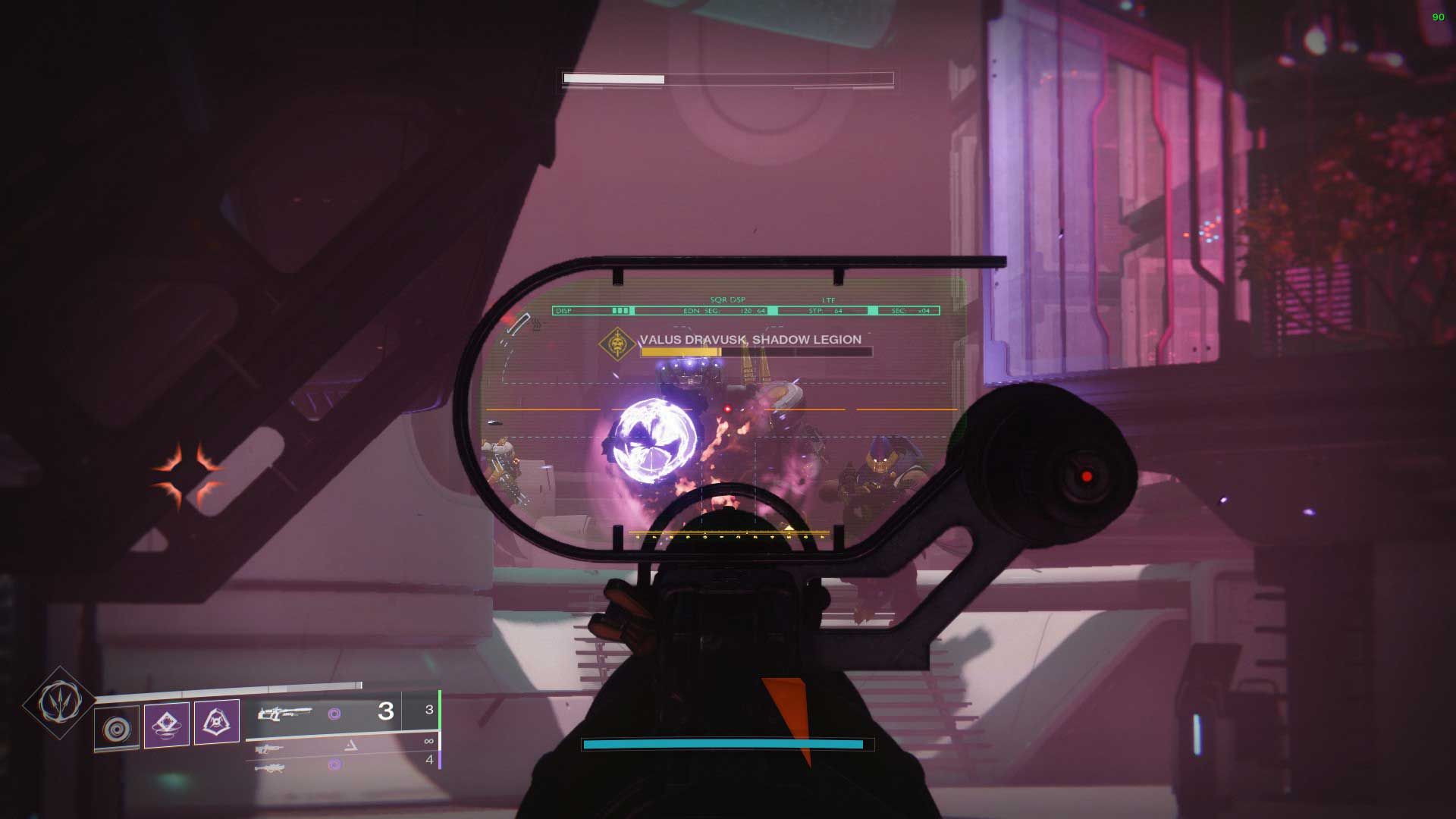Select the heavy weapon icon
This screenshot has height=819, width=1456.
pos(272,768)
